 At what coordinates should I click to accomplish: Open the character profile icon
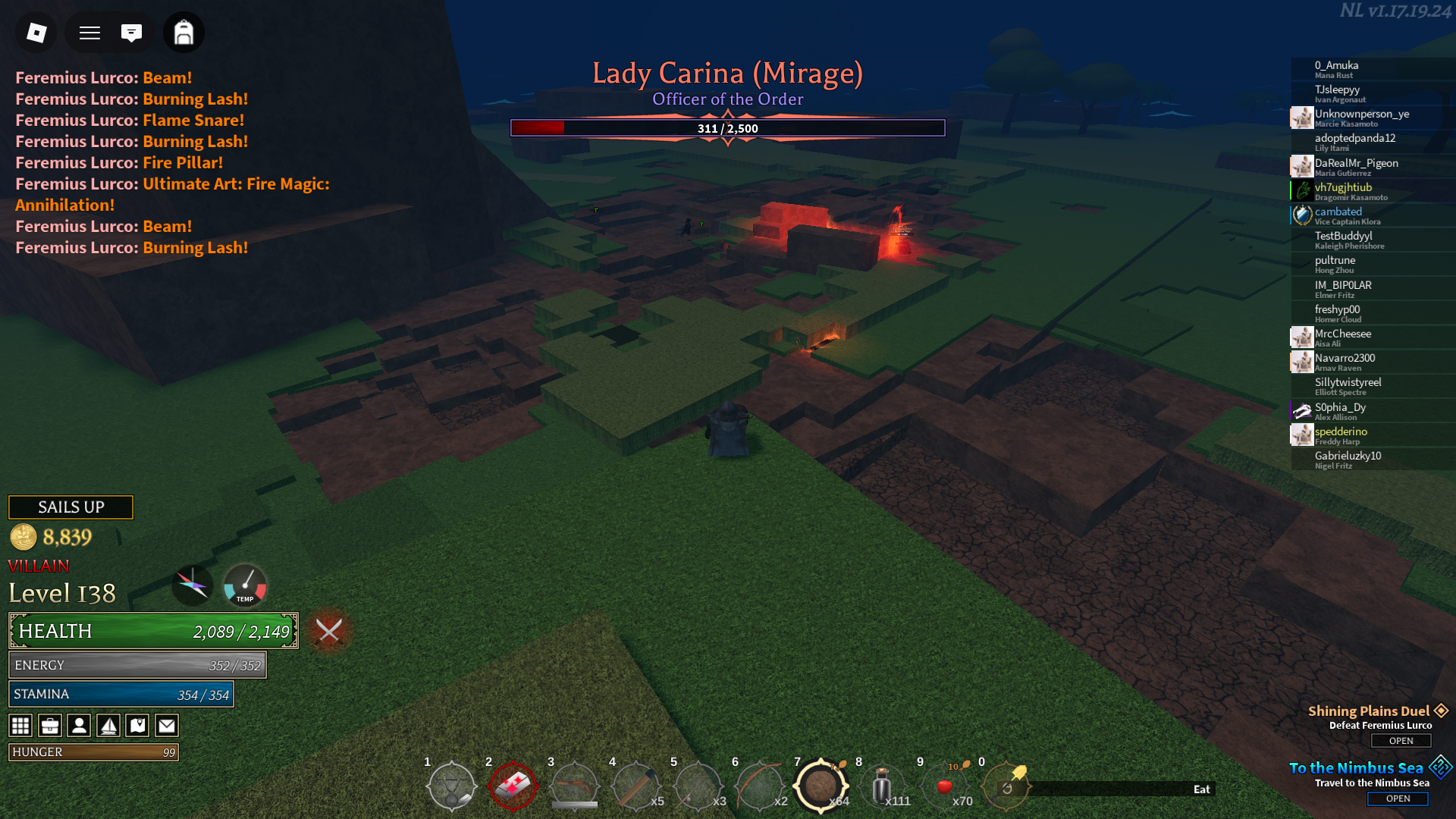(x=79, y=726)
